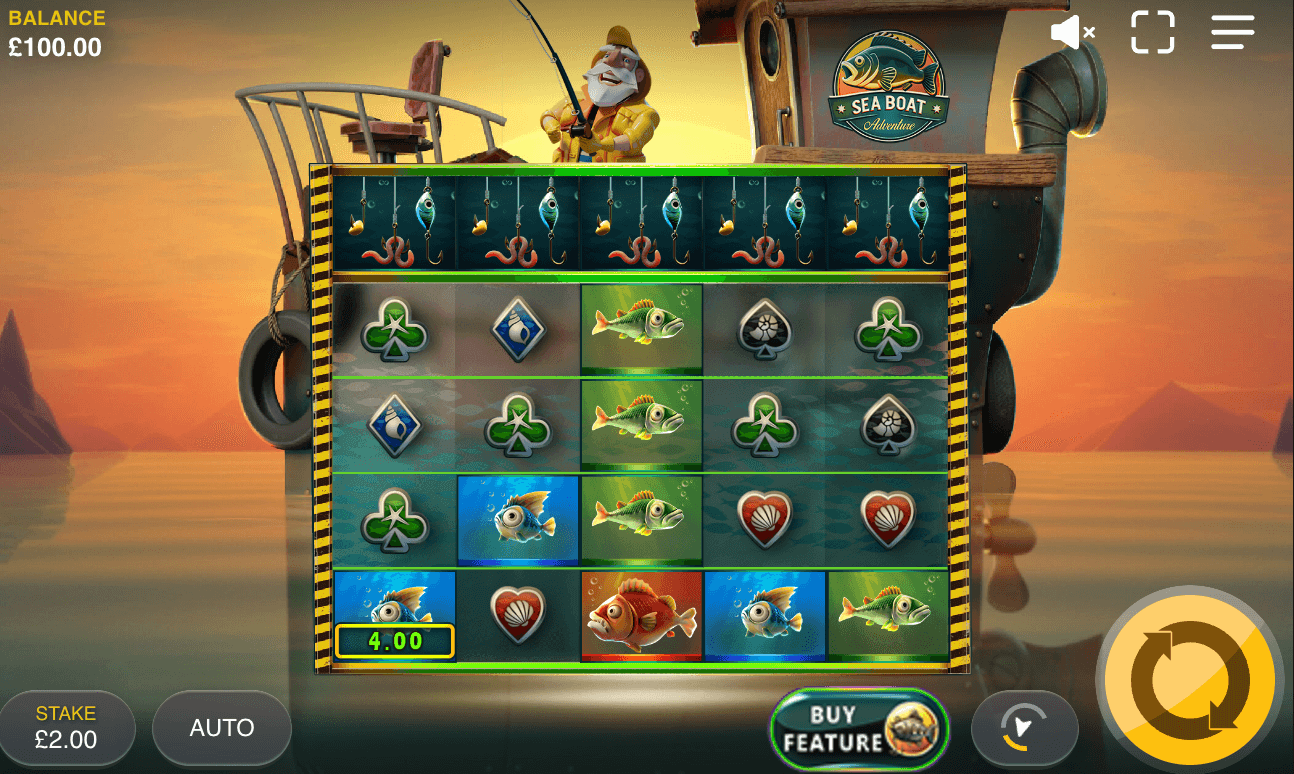Unmute the game sound
The width and height of the screenshot is (1294, 774).
(x=1072, y=33)
